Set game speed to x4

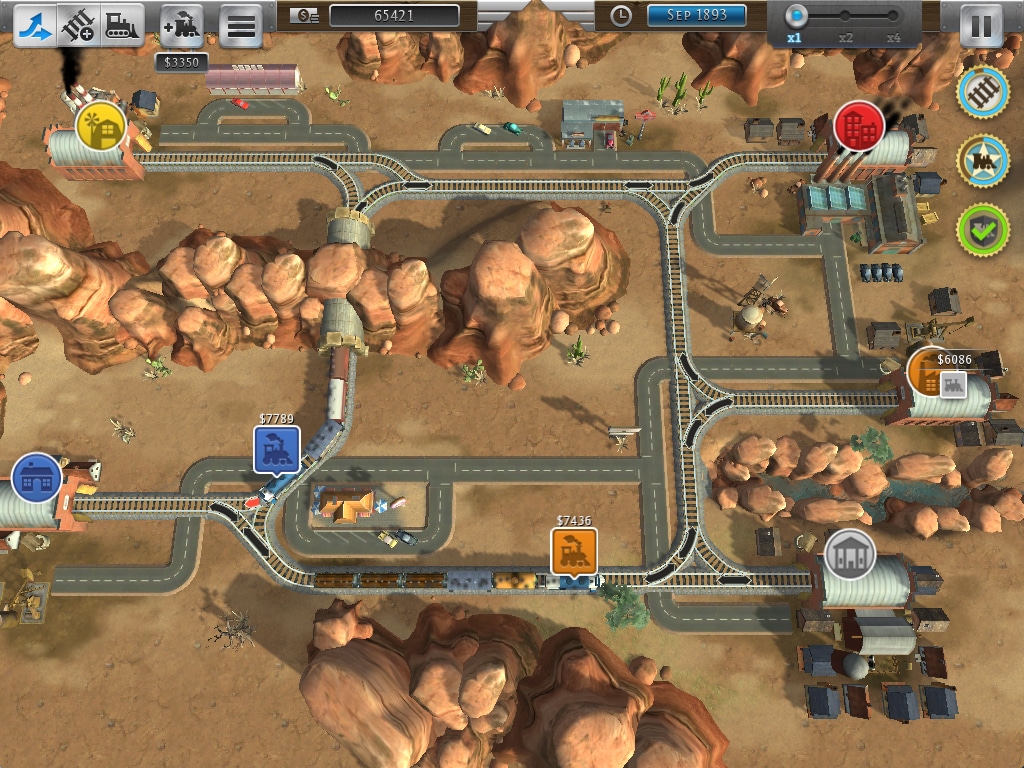tap(894, 17)
